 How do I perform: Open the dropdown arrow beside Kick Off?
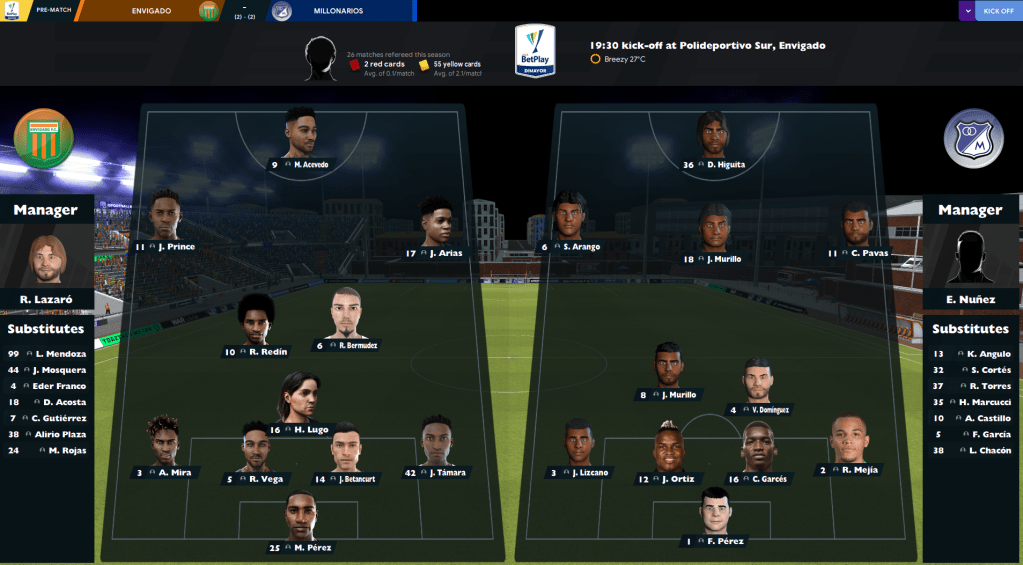[966, 11]
